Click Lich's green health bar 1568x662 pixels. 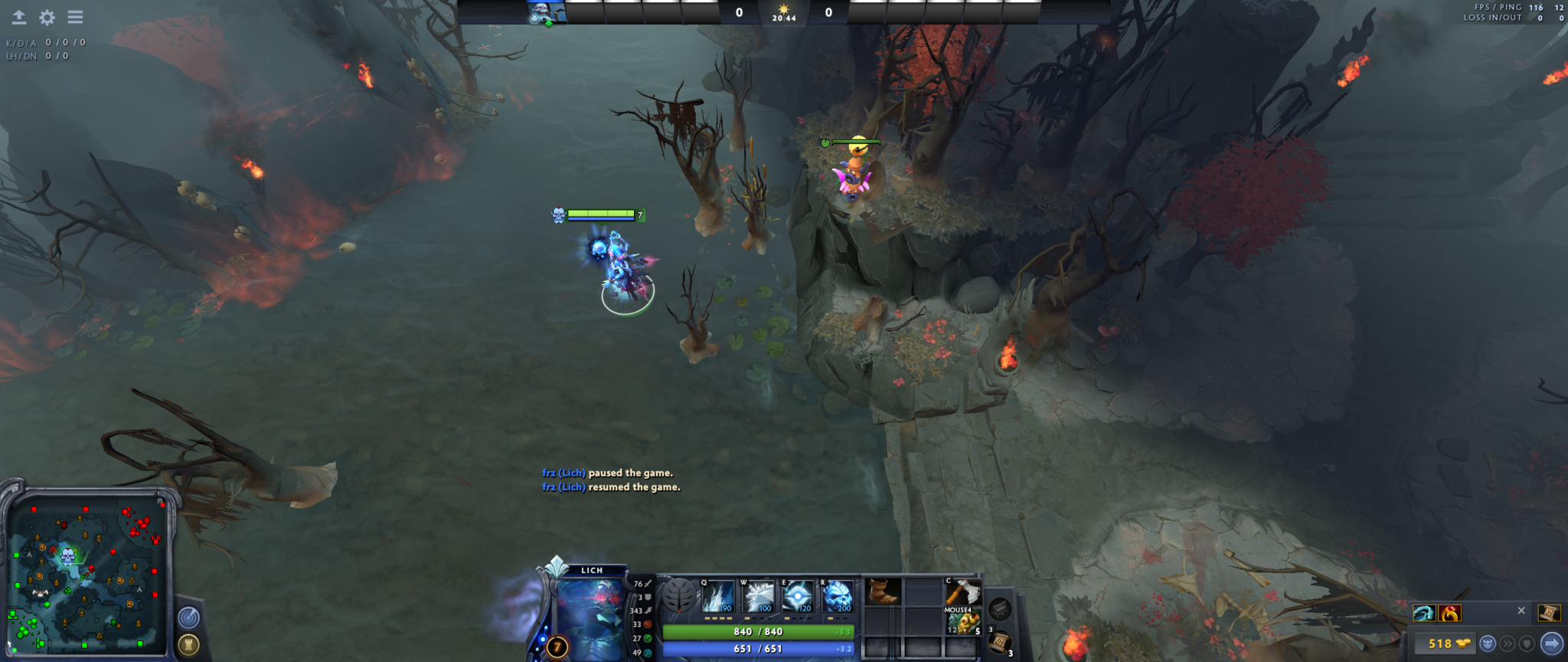[757, 631]
